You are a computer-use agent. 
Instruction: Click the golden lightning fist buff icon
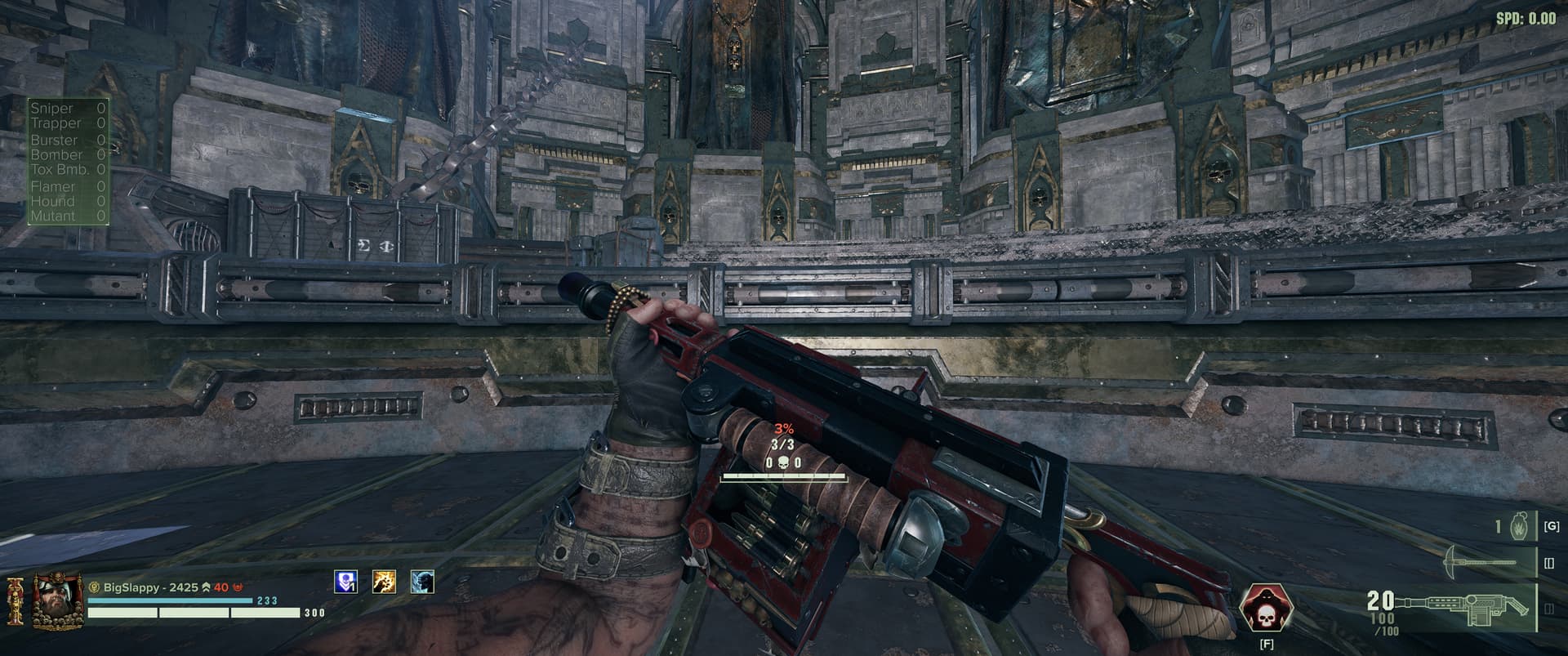[384, 582]
